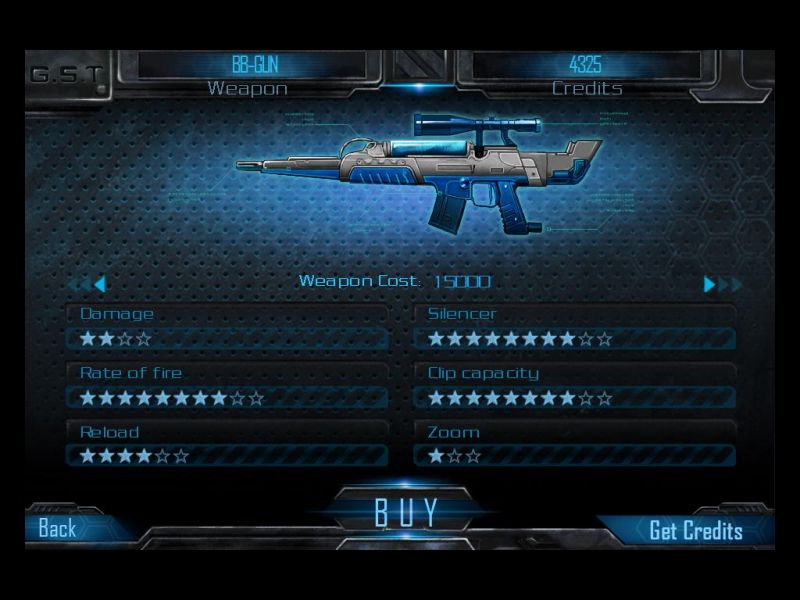
Task: Buy the BB-GUN weapon
Action: tap(405, 512)
